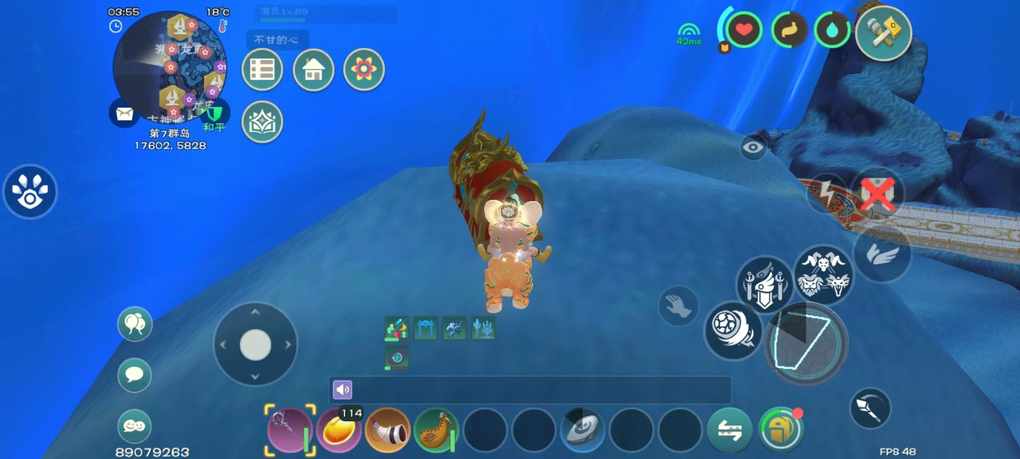Tap the hotbar swap arrows button
Image resolution: width=1020 pixels, height=459 pixels.
(730, 430)
